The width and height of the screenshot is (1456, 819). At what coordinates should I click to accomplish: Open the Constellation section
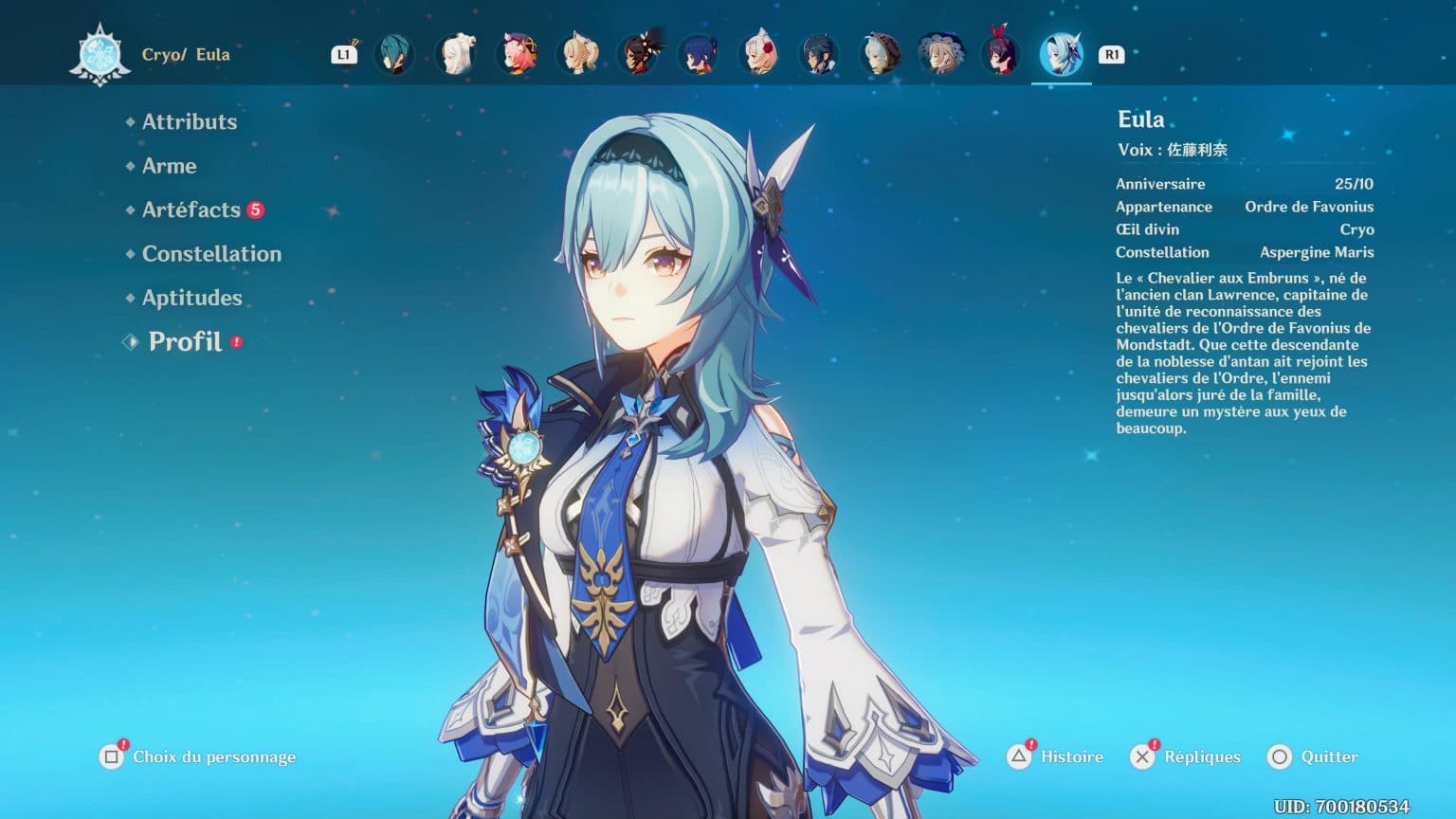pos(210,253)
